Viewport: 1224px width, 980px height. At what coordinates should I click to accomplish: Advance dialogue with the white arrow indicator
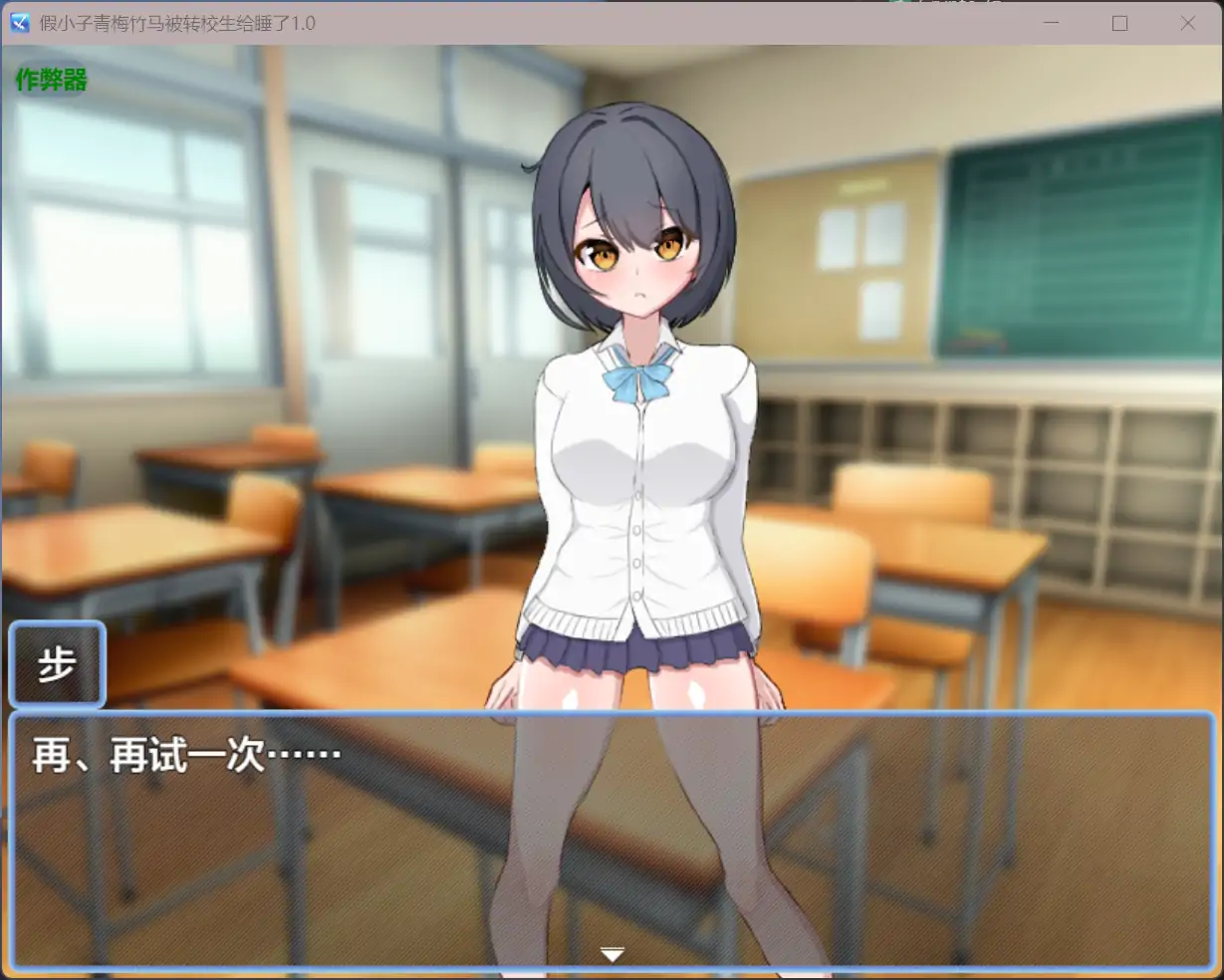click(x=612, y=955)
